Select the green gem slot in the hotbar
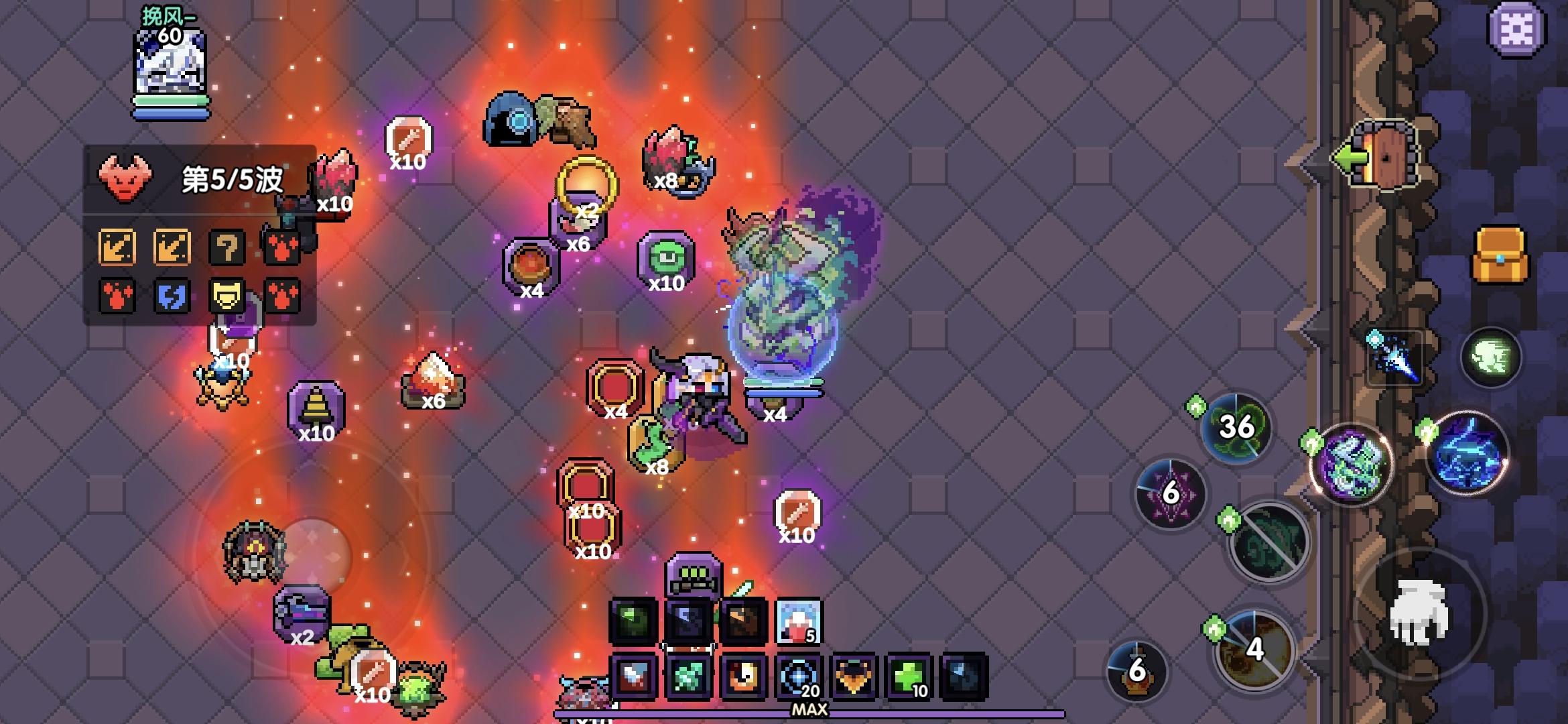This screenshot has height=724, width=1568. pyautogui.click(x=690, y=677)
